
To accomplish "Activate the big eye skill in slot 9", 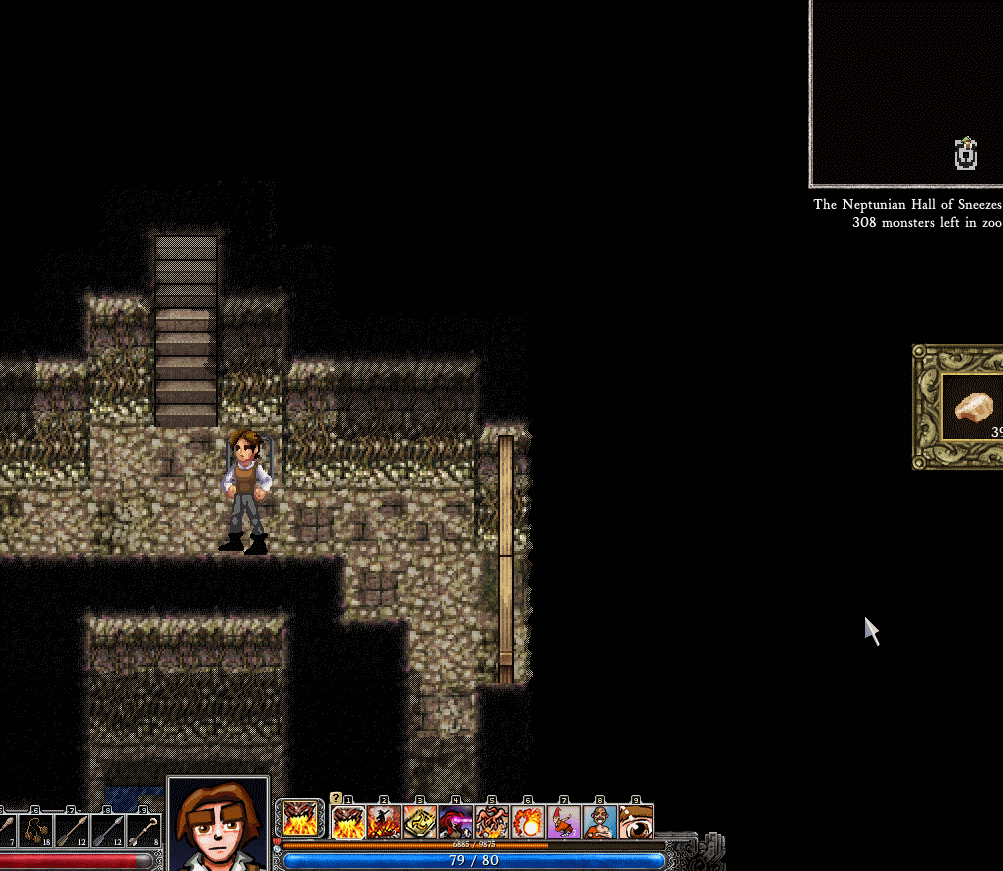I will (x=636, y=822).
